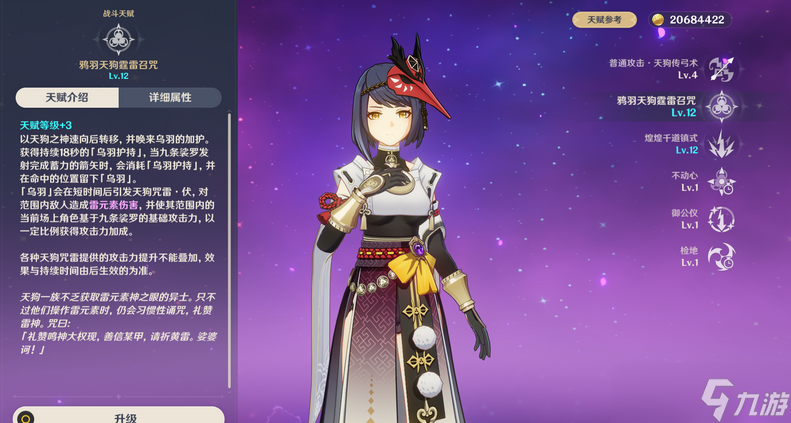Select the 检地 passive talent icon
Screen dimensions: 791x423
pyautogui.click(x=721, y=256)
